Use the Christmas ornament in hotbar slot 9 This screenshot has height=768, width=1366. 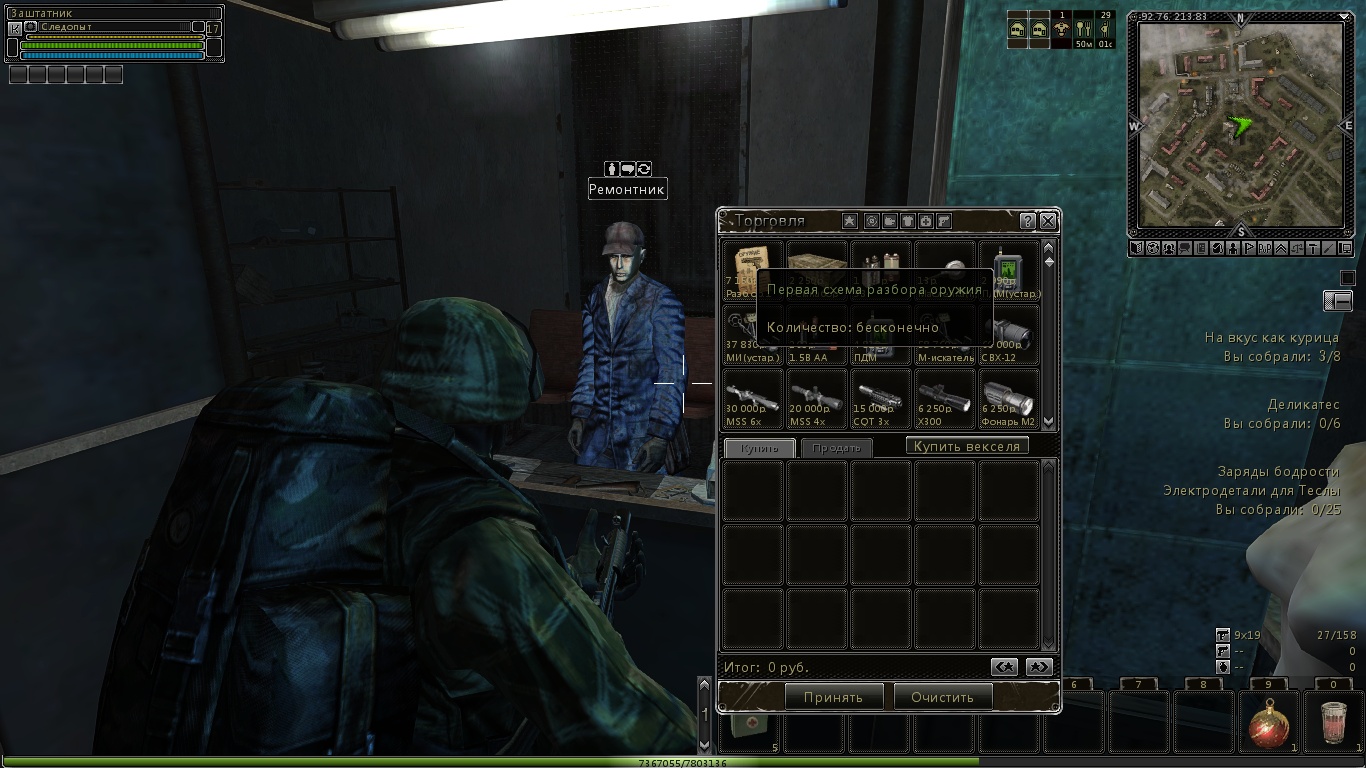click(x=1269, y=721)
